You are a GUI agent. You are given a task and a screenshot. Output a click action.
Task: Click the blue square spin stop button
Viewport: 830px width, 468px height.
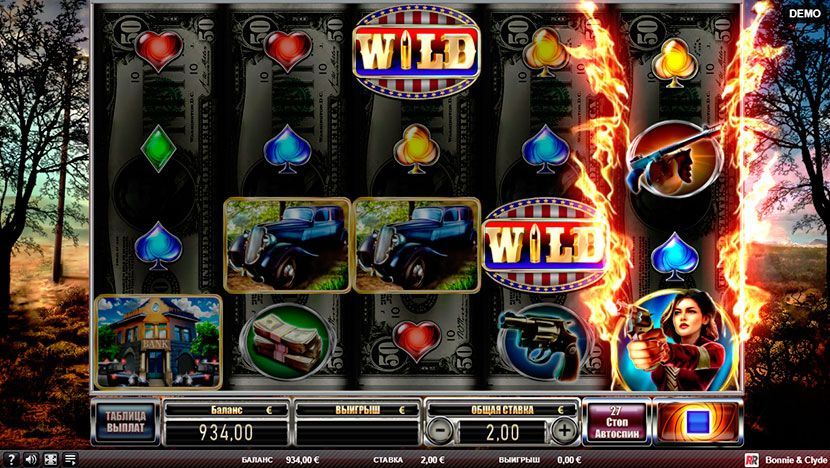(697, 422)
